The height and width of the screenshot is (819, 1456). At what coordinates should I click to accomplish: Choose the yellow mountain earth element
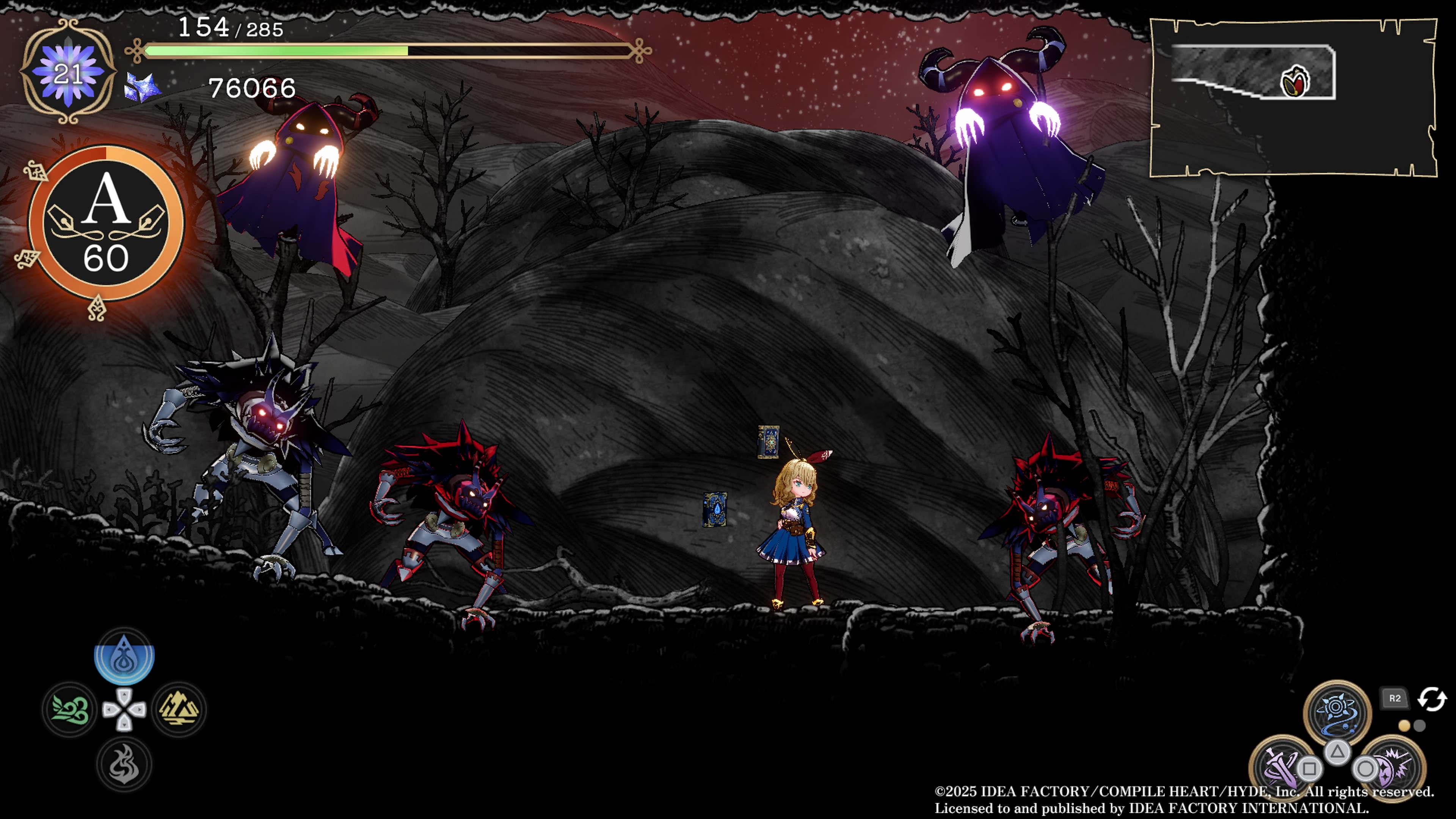coord(179,709)
